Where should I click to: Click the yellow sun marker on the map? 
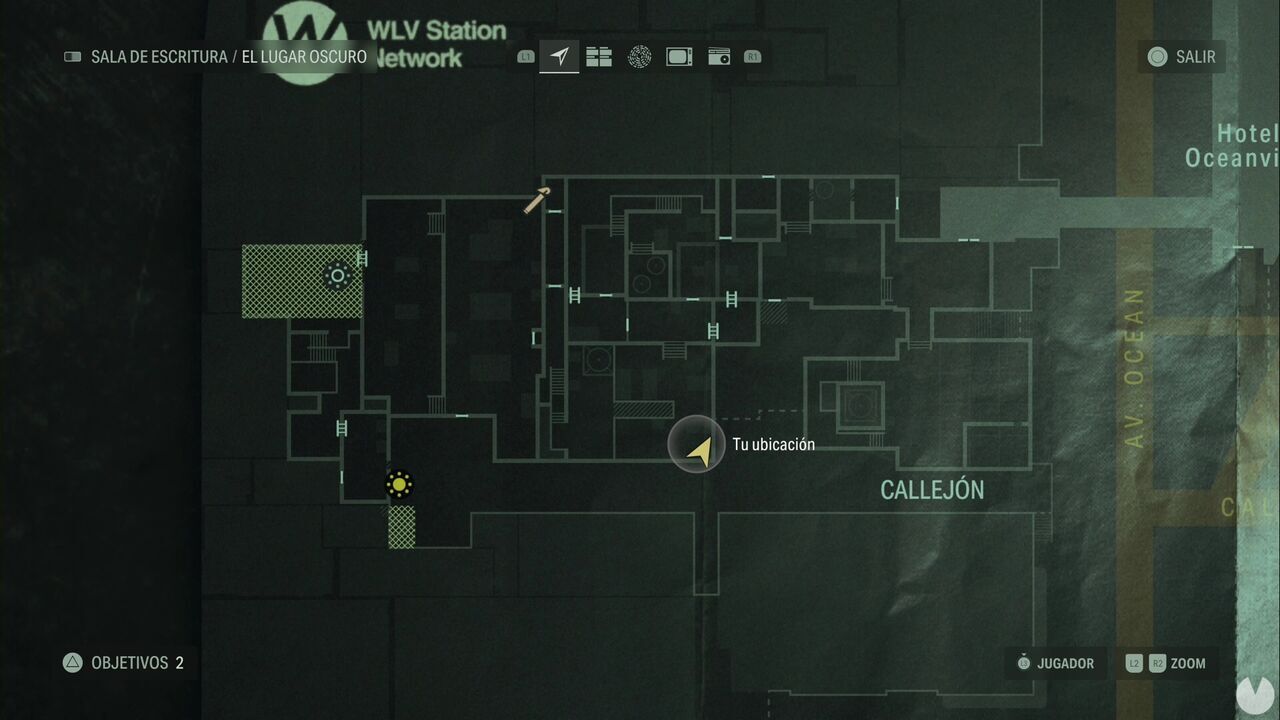(398, 485)
